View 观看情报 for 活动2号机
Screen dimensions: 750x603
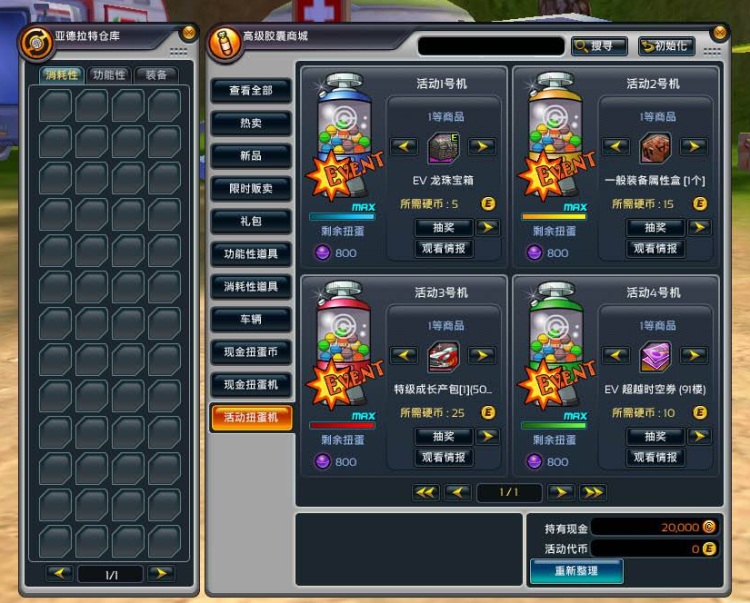click(x=656, y=248)
